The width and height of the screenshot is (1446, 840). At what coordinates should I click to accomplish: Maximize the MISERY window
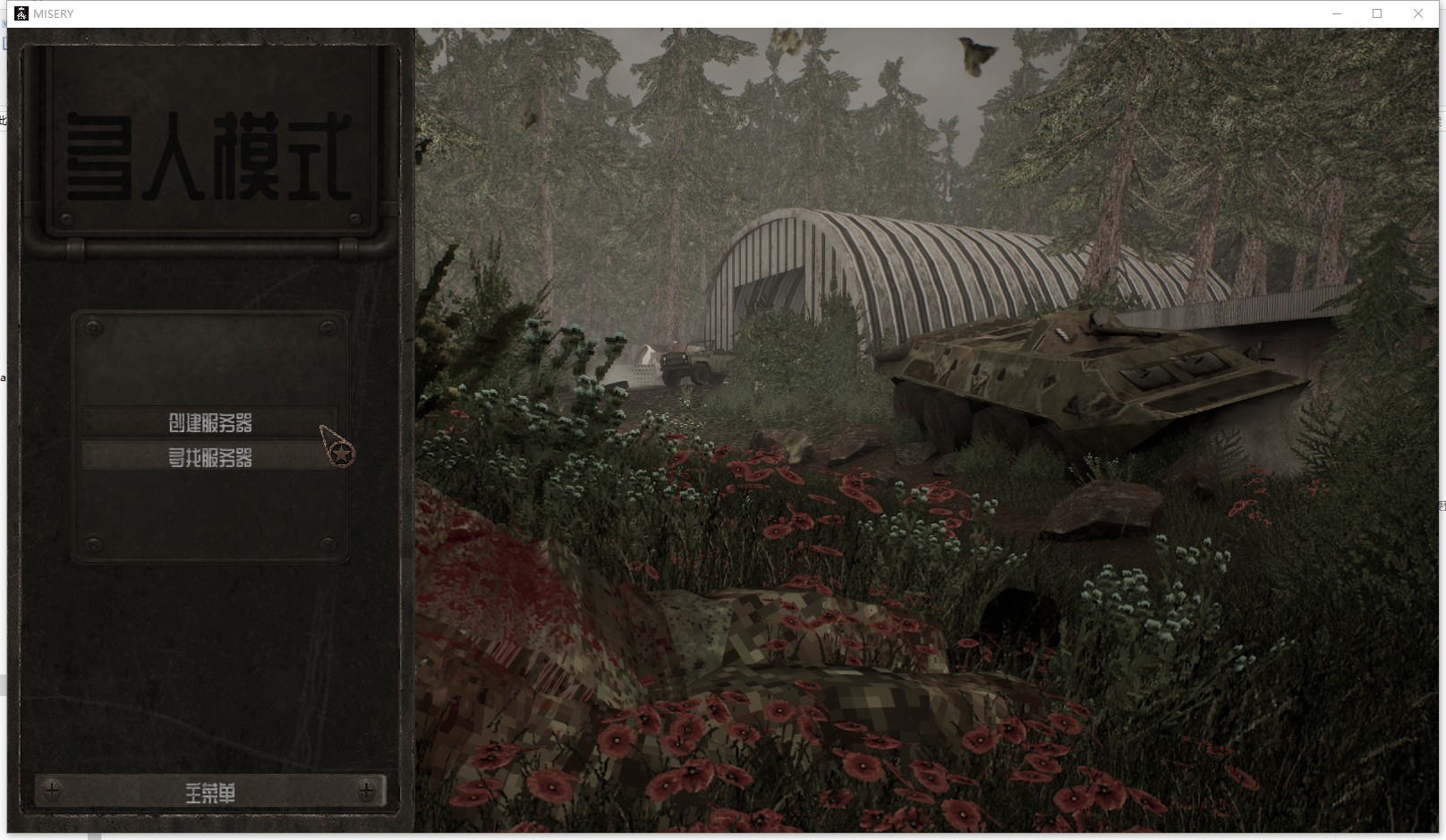pos(1377,13)
